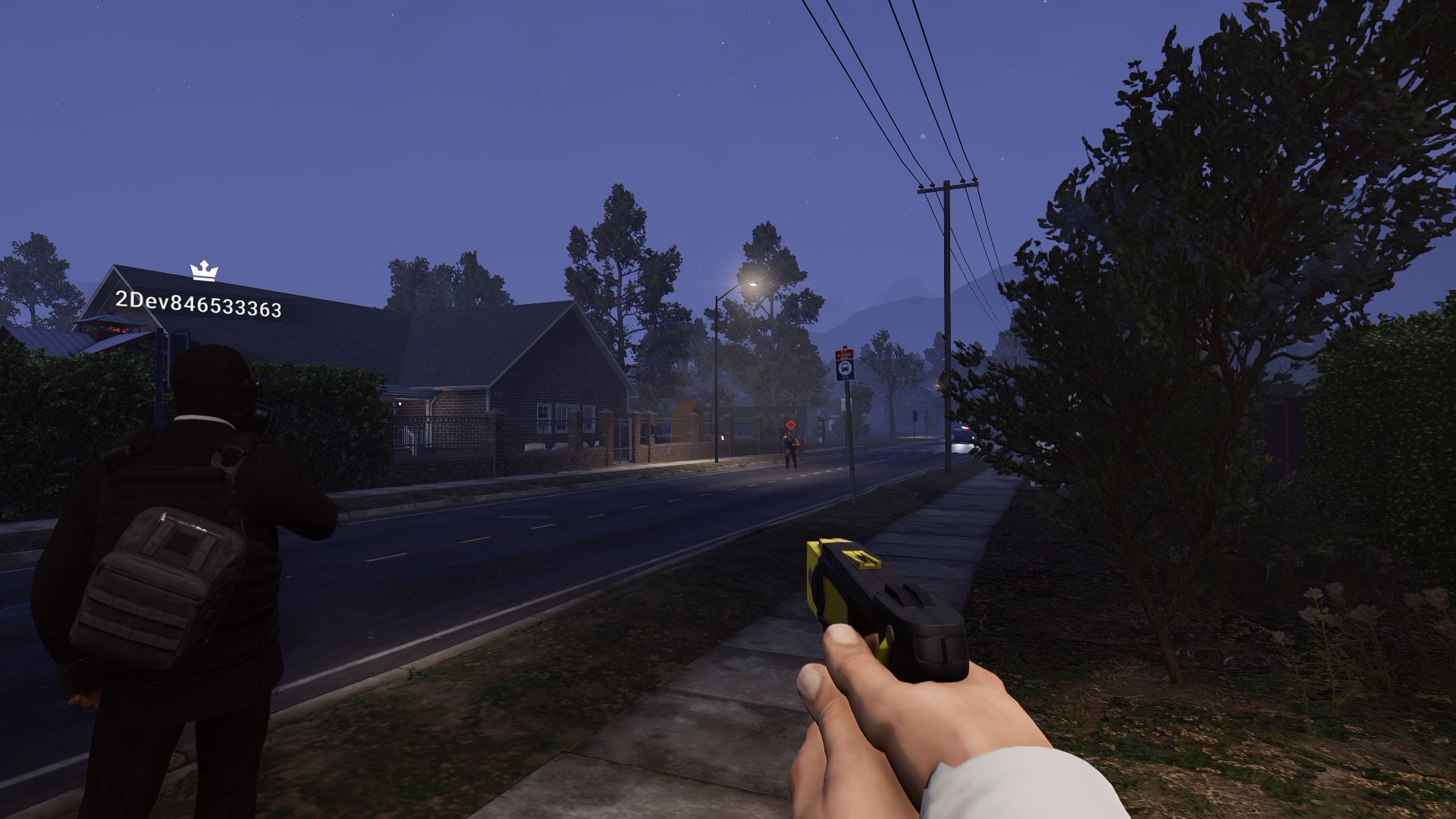Select the red diamond target marker
Image resolution: width=1456 pixels, height=819 pixels.
click(x=791, y=425)
